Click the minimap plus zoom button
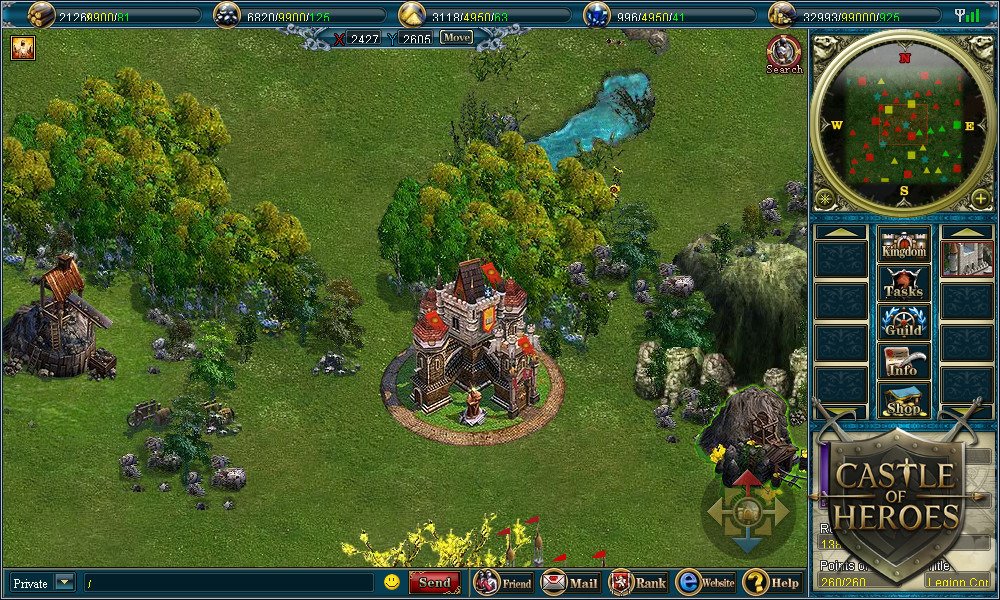This screenshot has width=1000, height=600. [981, 198]
